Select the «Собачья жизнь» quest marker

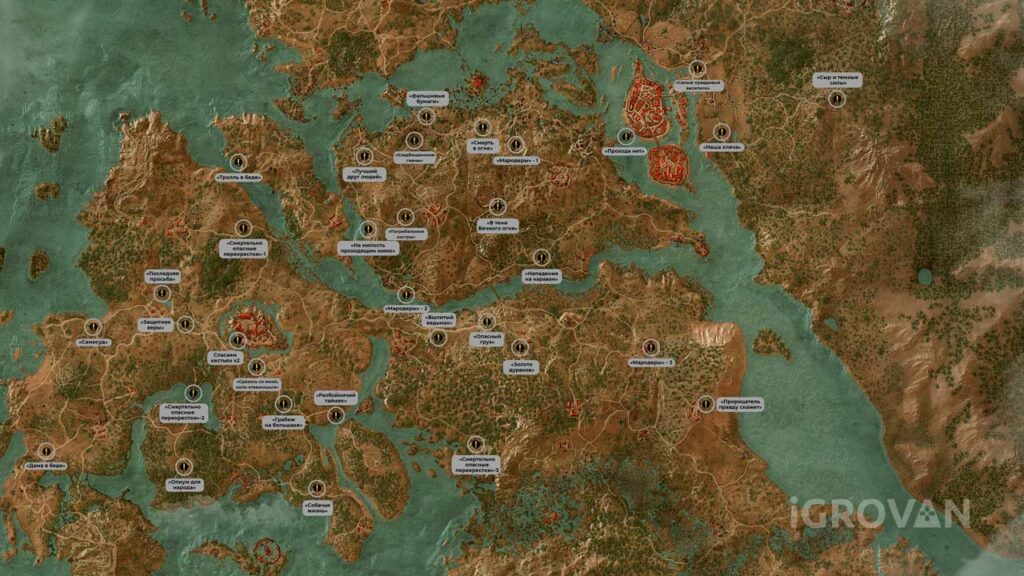tap(316, 488)
